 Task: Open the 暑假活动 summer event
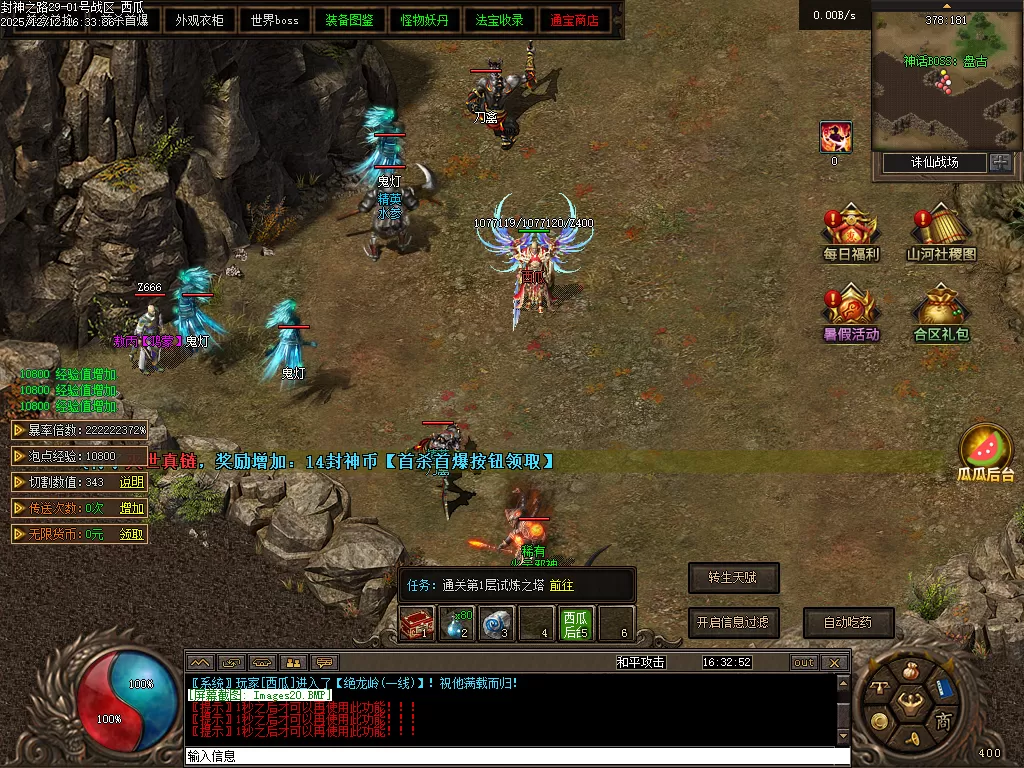(x=851, y=314)
